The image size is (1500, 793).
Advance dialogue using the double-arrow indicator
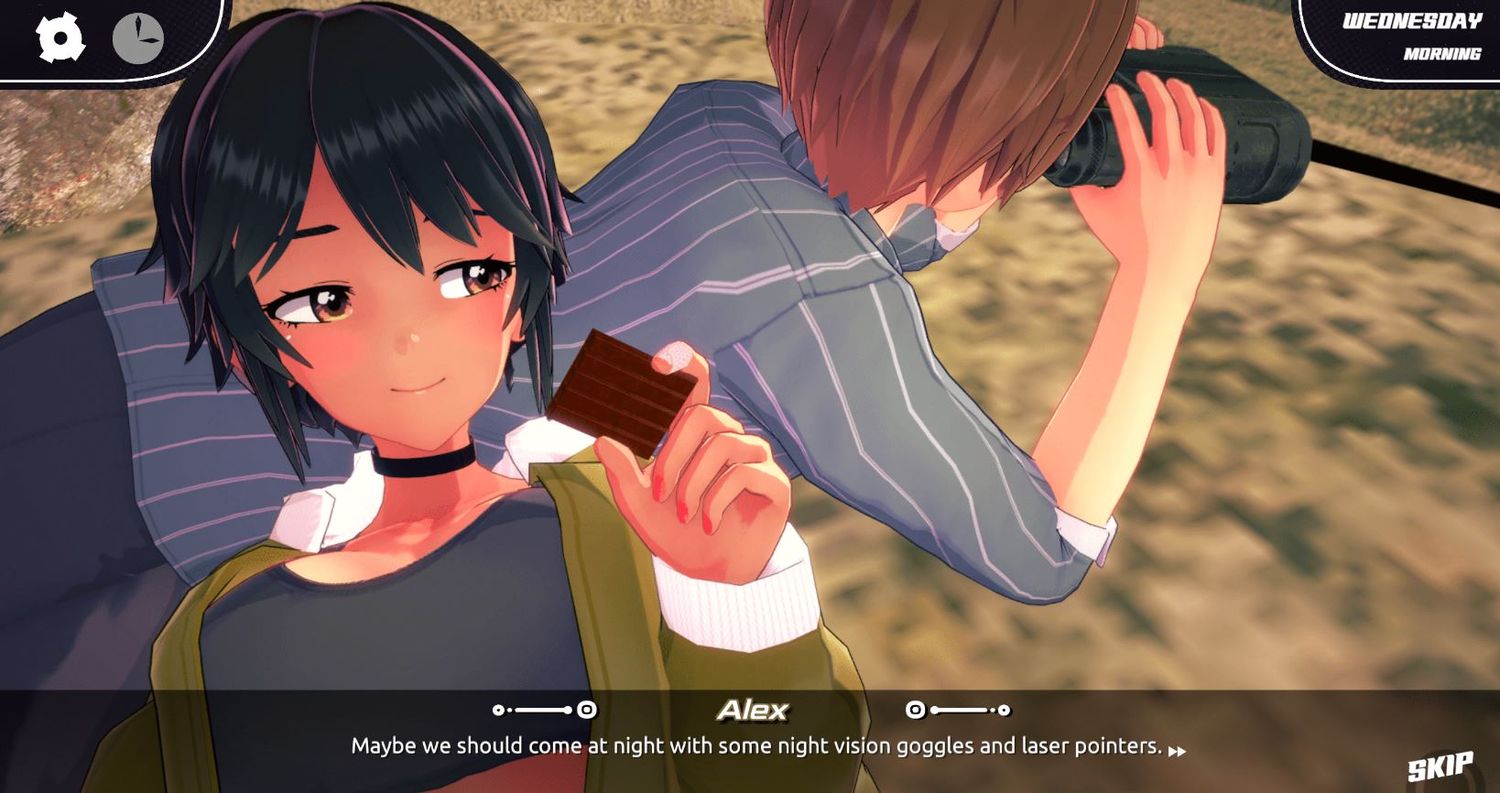(1178, 750)
